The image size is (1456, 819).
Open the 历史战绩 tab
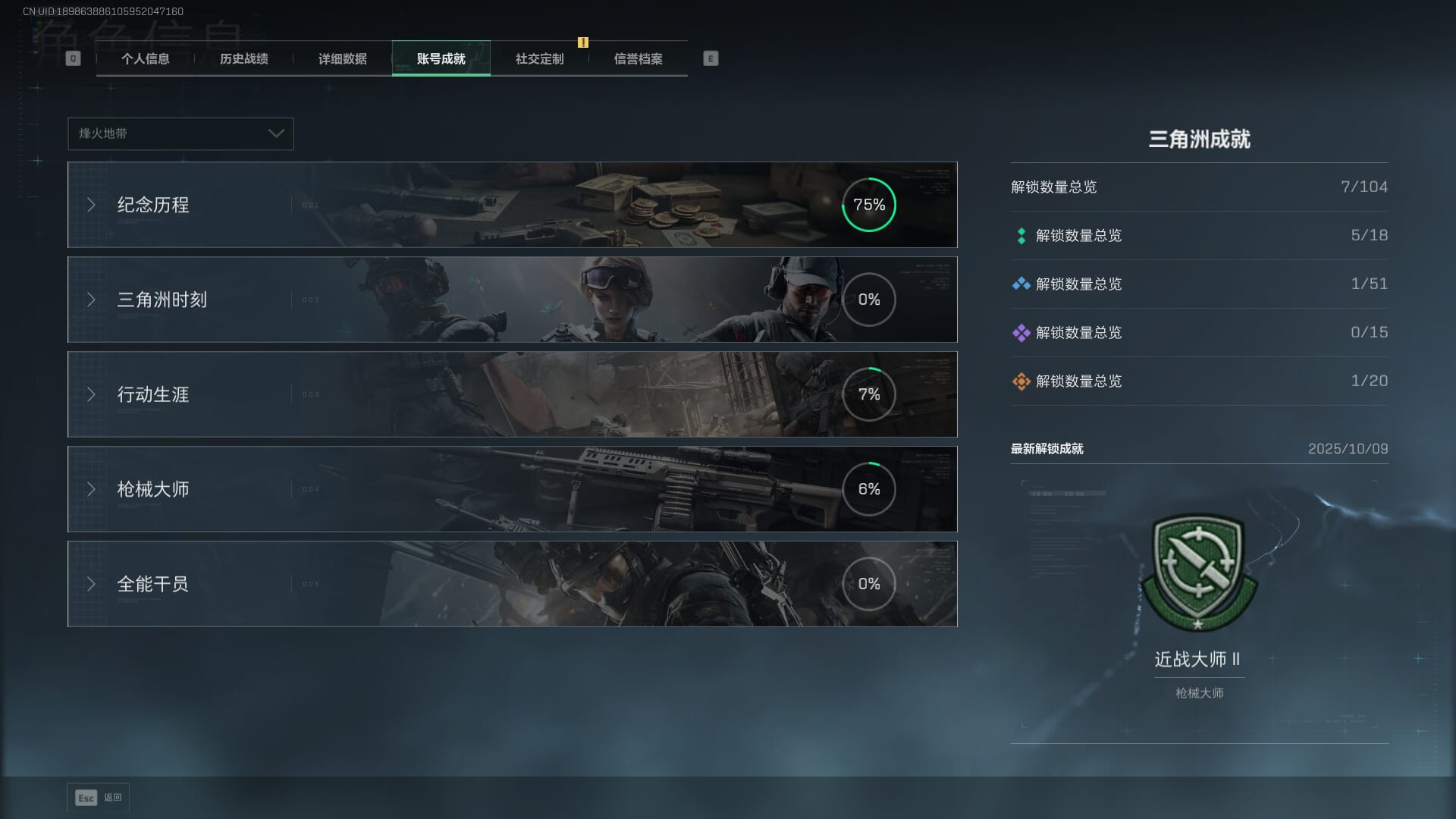pos(243,59)
